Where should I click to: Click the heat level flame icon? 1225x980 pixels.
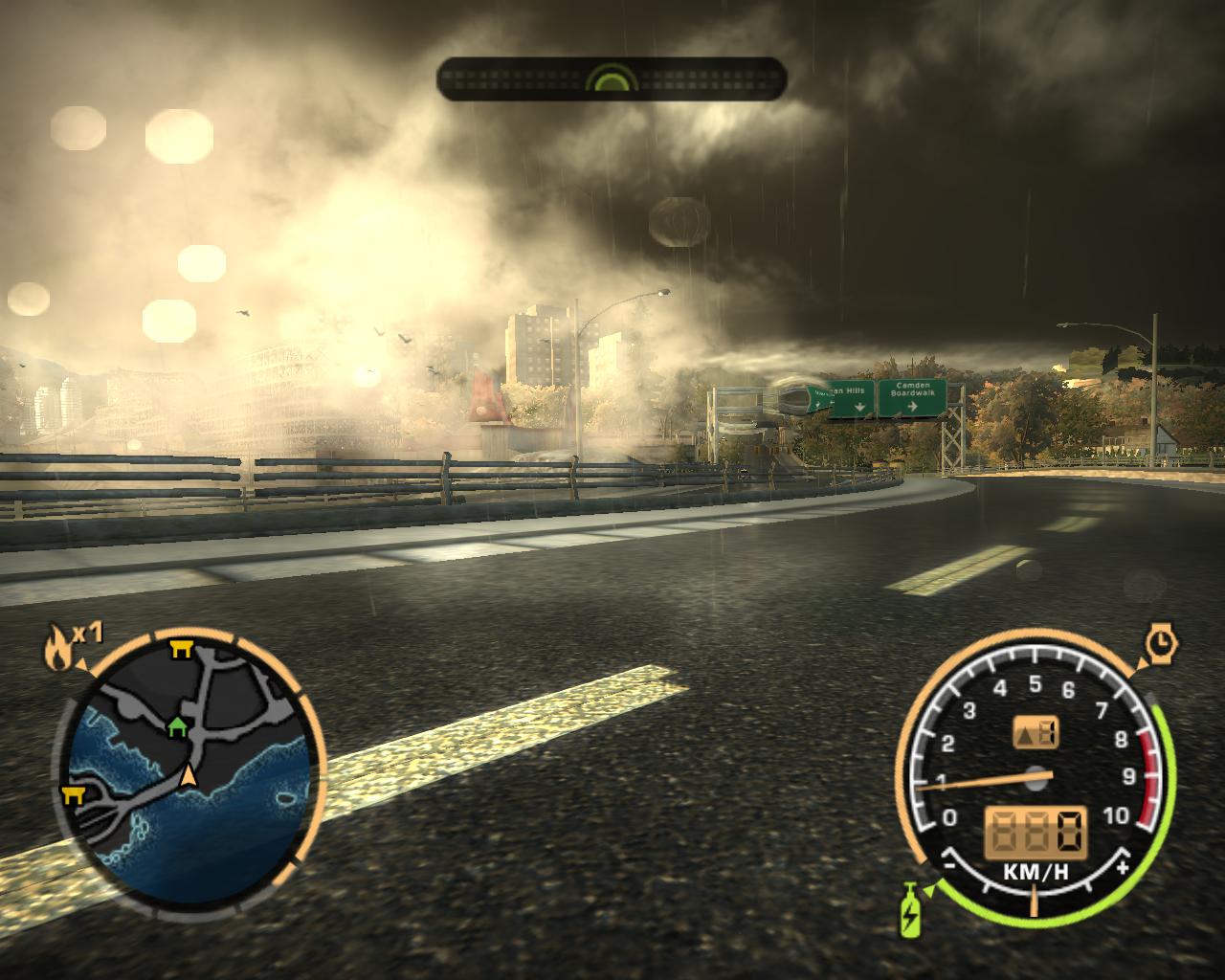(x=57, y=646)
